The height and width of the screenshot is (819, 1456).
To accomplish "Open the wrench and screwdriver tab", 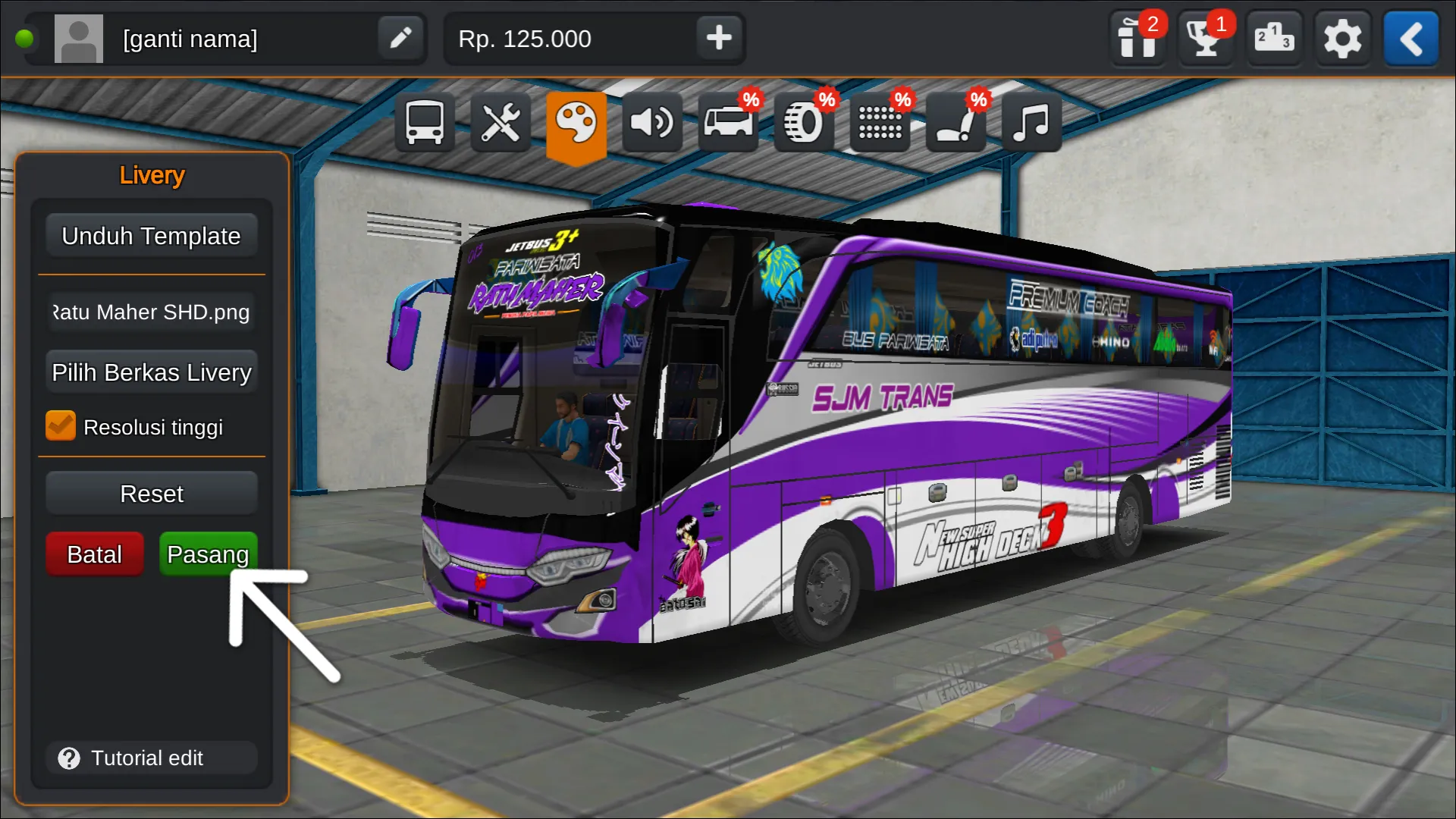I will coord(500,122).
